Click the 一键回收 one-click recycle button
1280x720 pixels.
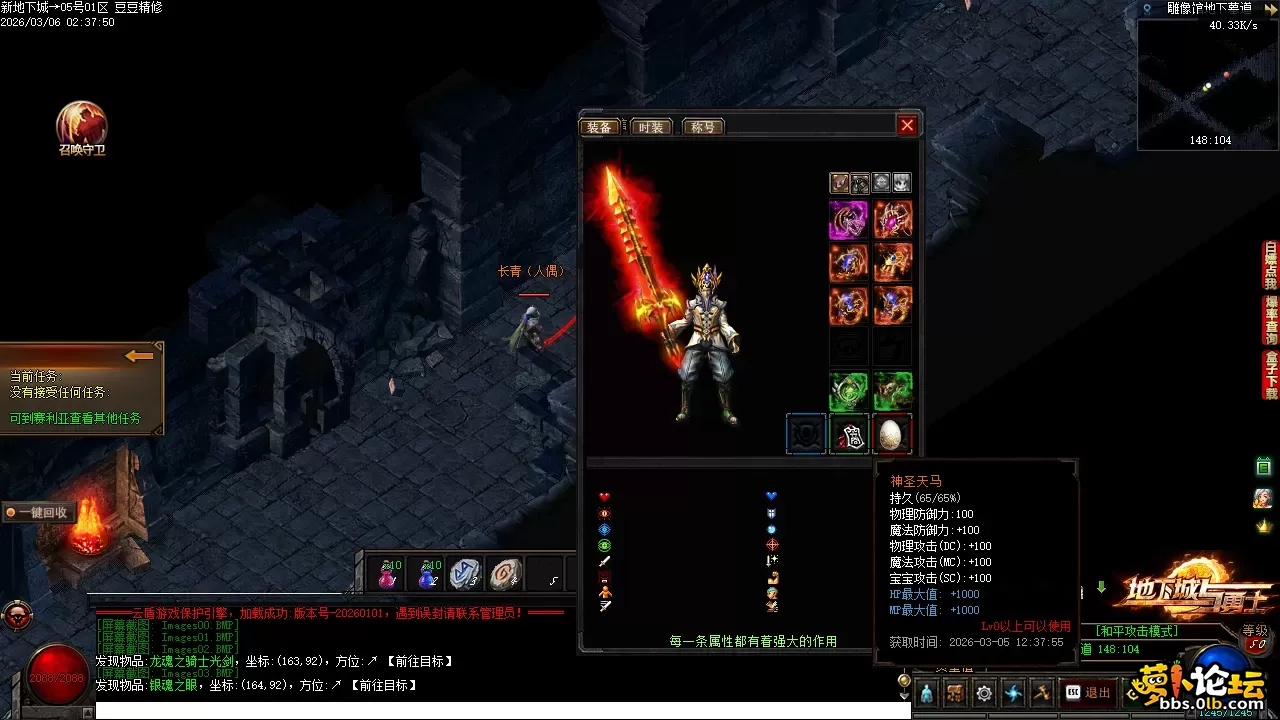[x=39, y=512]
